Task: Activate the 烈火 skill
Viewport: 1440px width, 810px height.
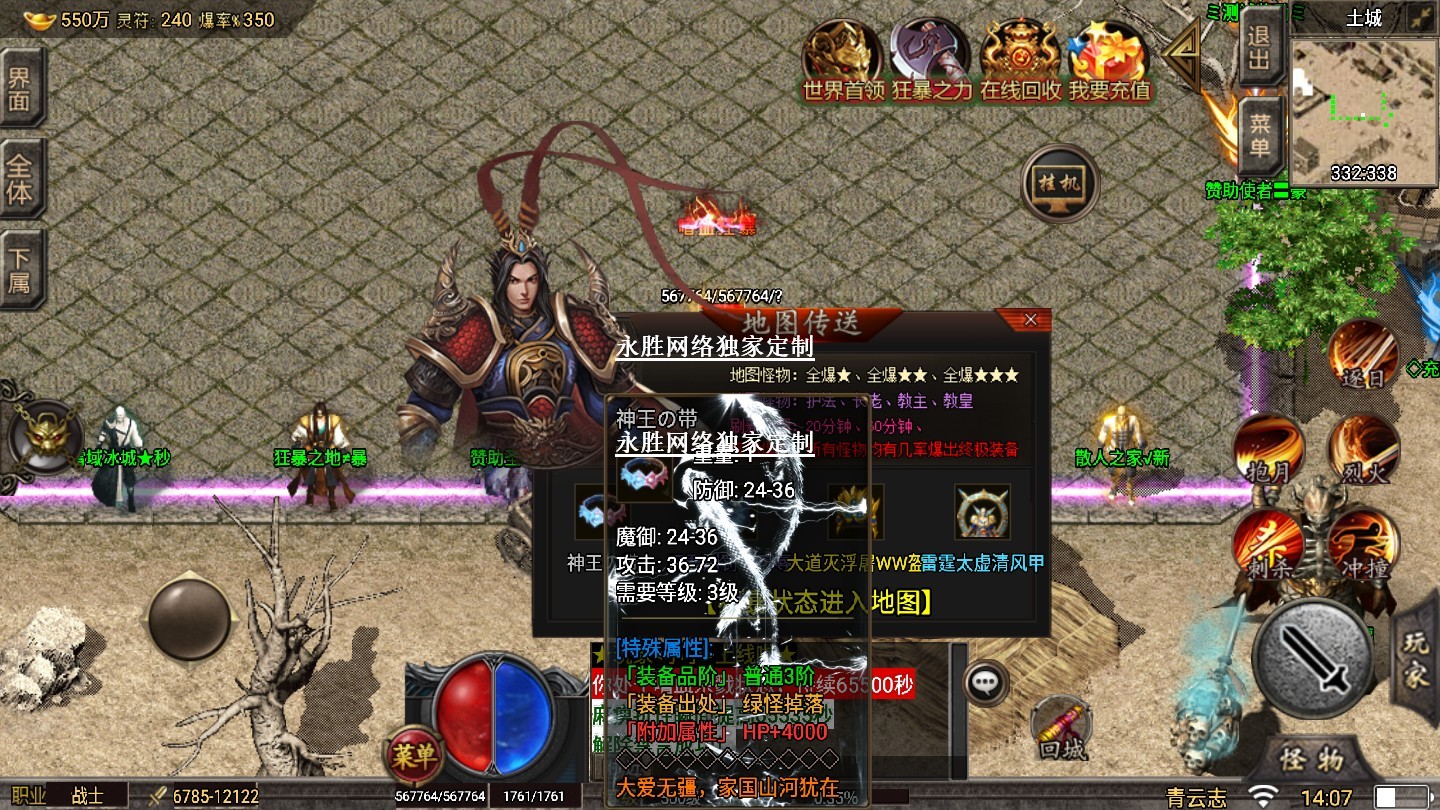Action: click(x=1363, y=449)
